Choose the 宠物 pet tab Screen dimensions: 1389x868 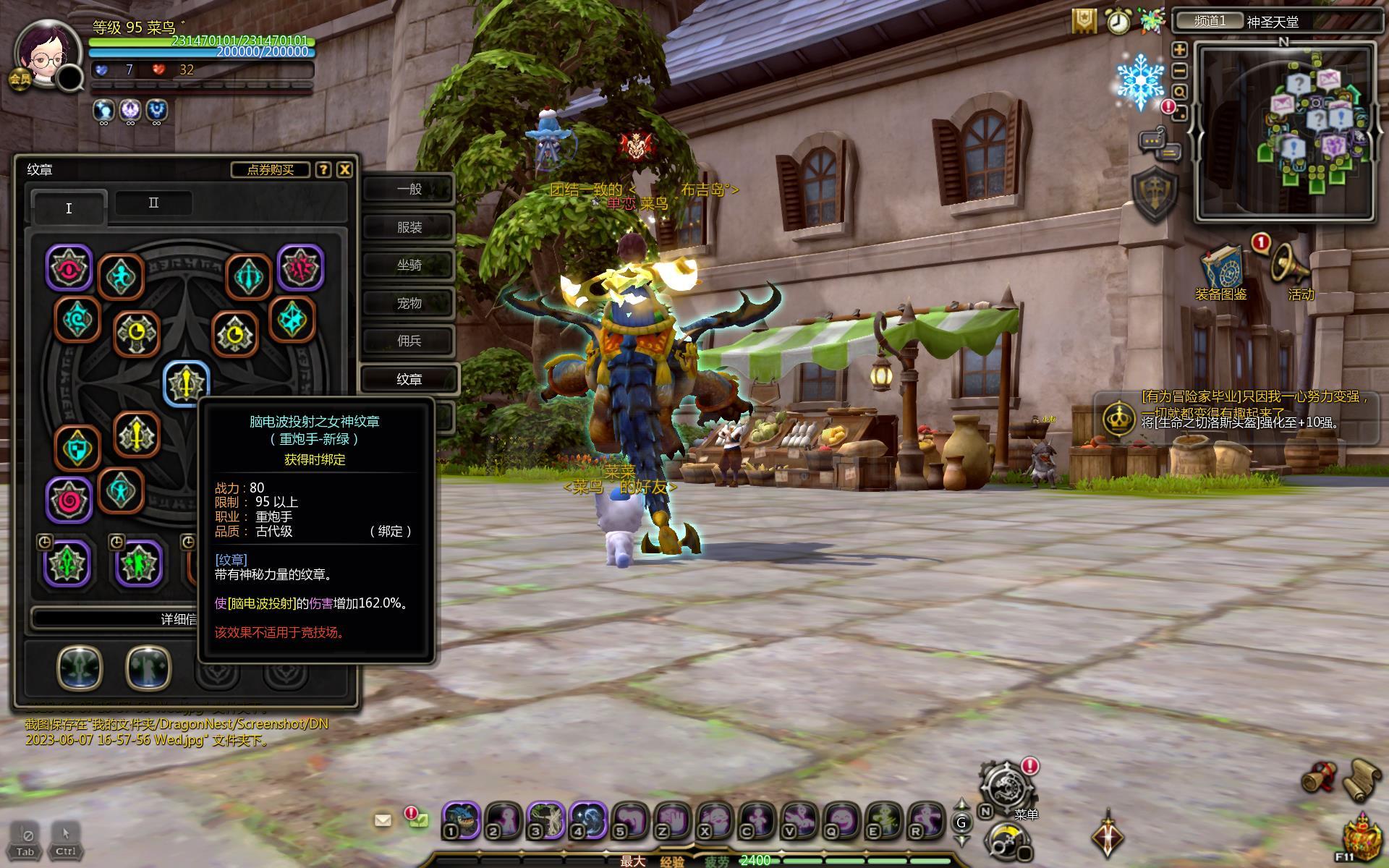(x=409, y=303)
